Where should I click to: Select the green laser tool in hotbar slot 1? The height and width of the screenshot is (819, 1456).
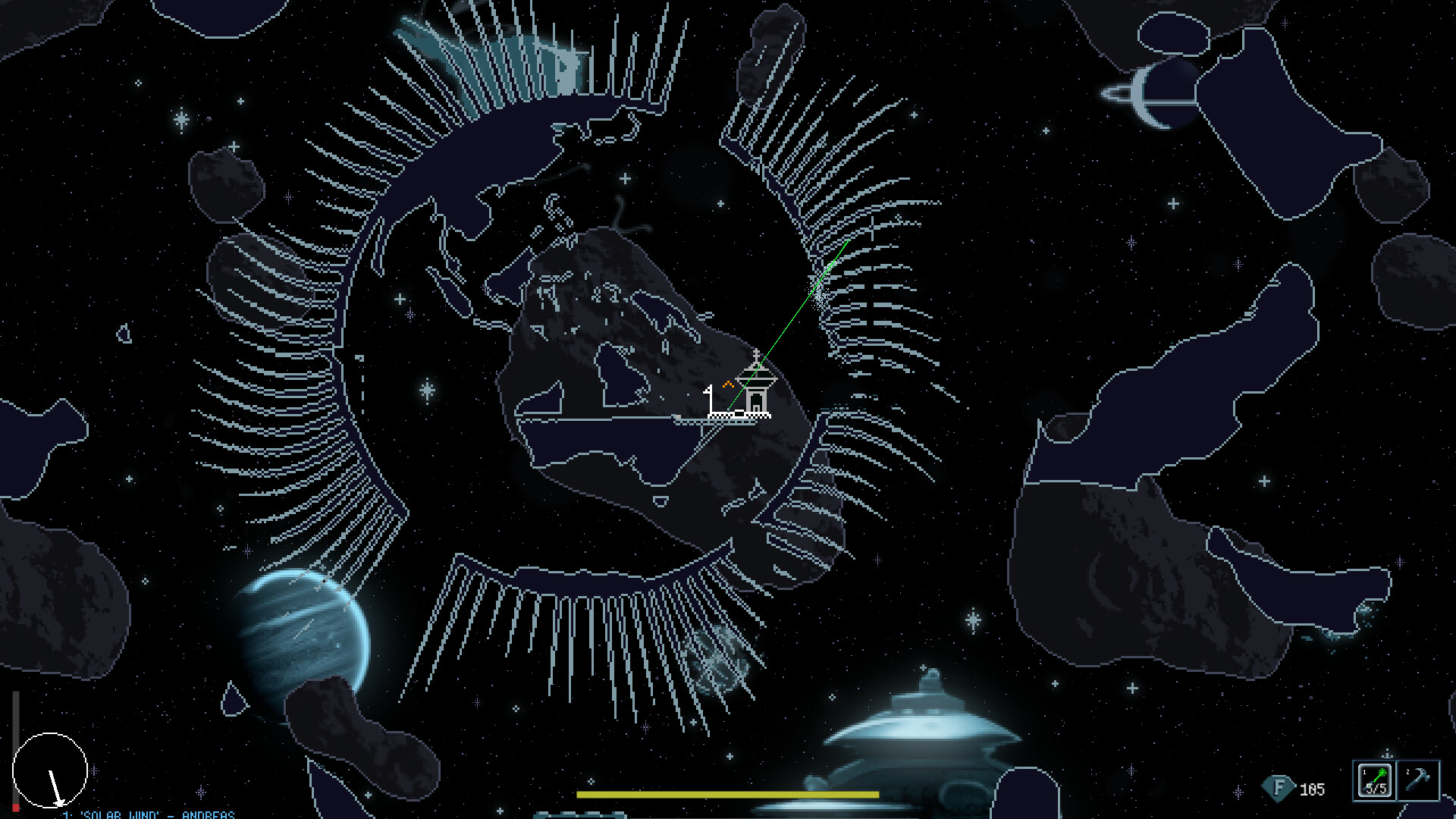1376,779
